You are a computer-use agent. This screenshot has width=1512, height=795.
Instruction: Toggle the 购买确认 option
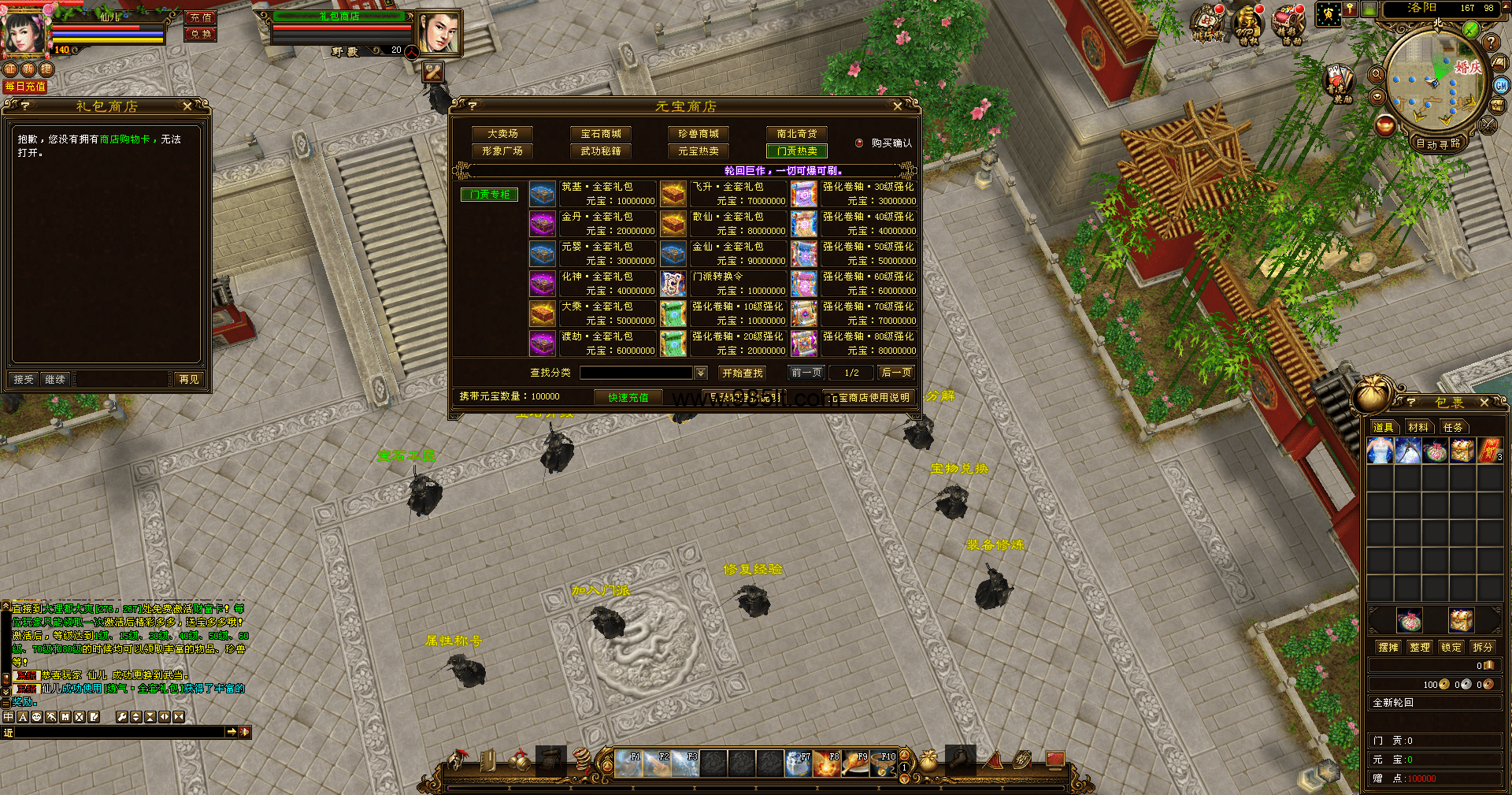(x=860, y=143)
